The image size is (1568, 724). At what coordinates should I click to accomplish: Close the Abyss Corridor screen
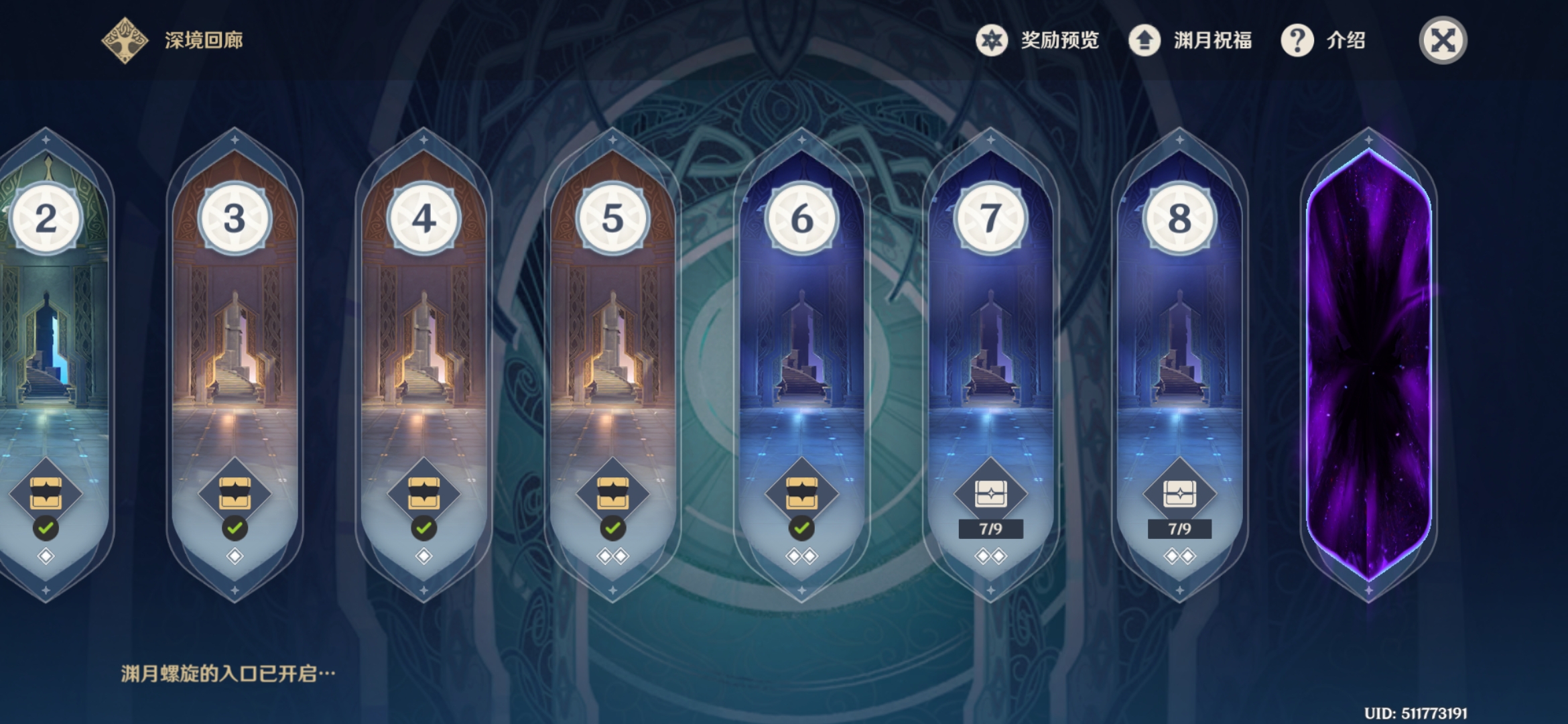pos(1443,40)
